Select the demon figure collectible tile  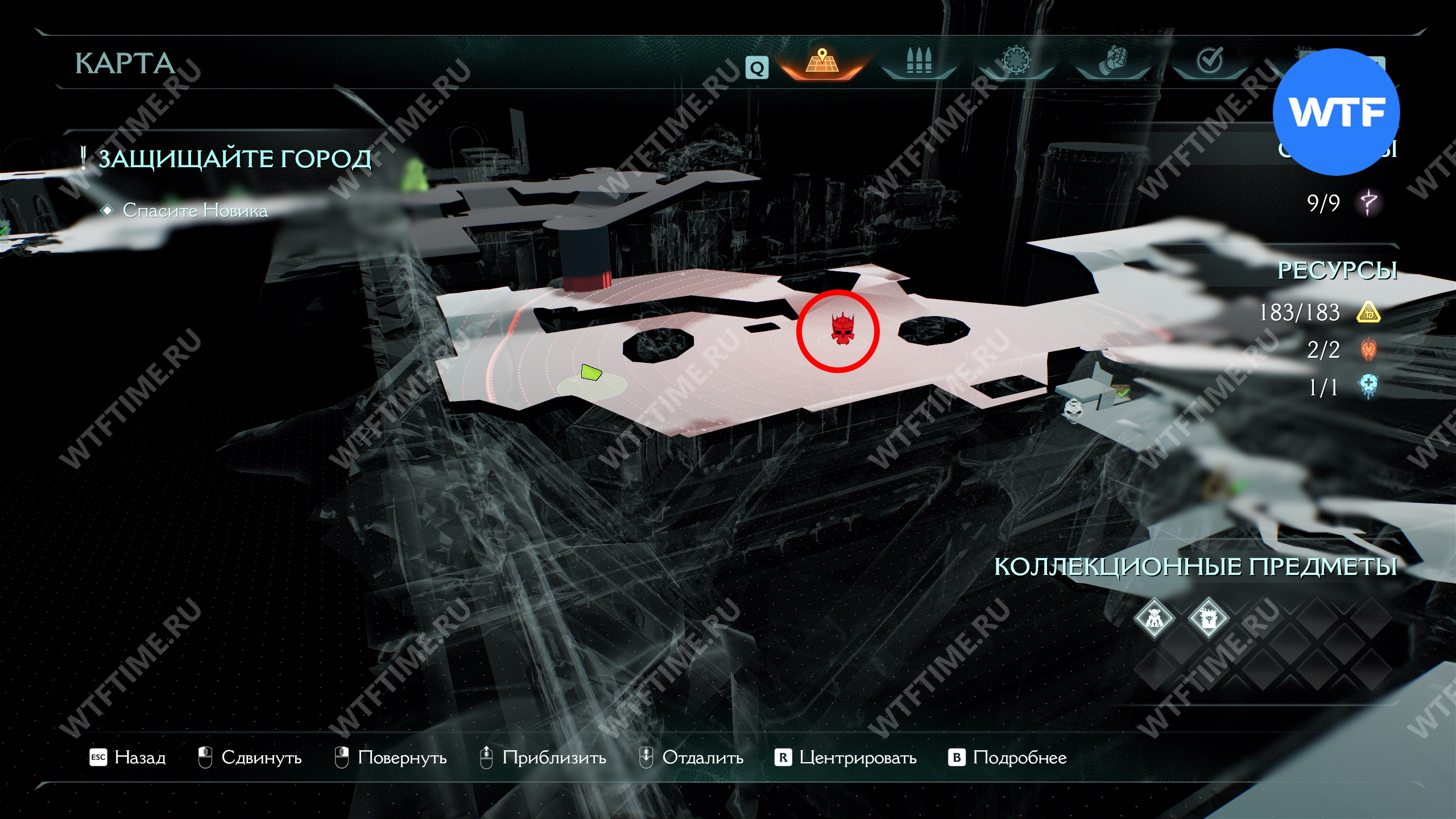(1154, 618)
